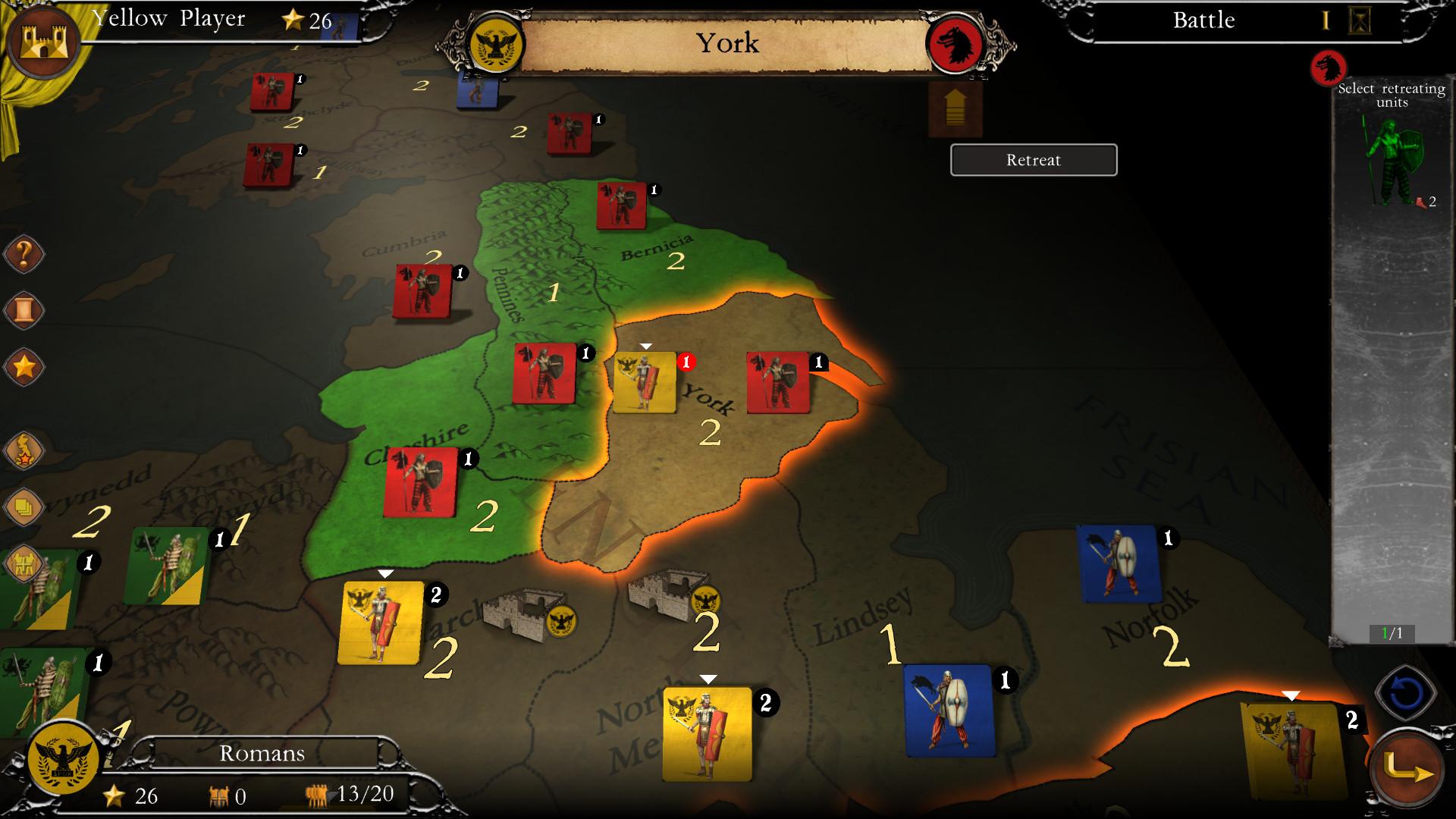Select the yellow Roman unit in York
Screen dimensions: 1456x819
[646, 381]
